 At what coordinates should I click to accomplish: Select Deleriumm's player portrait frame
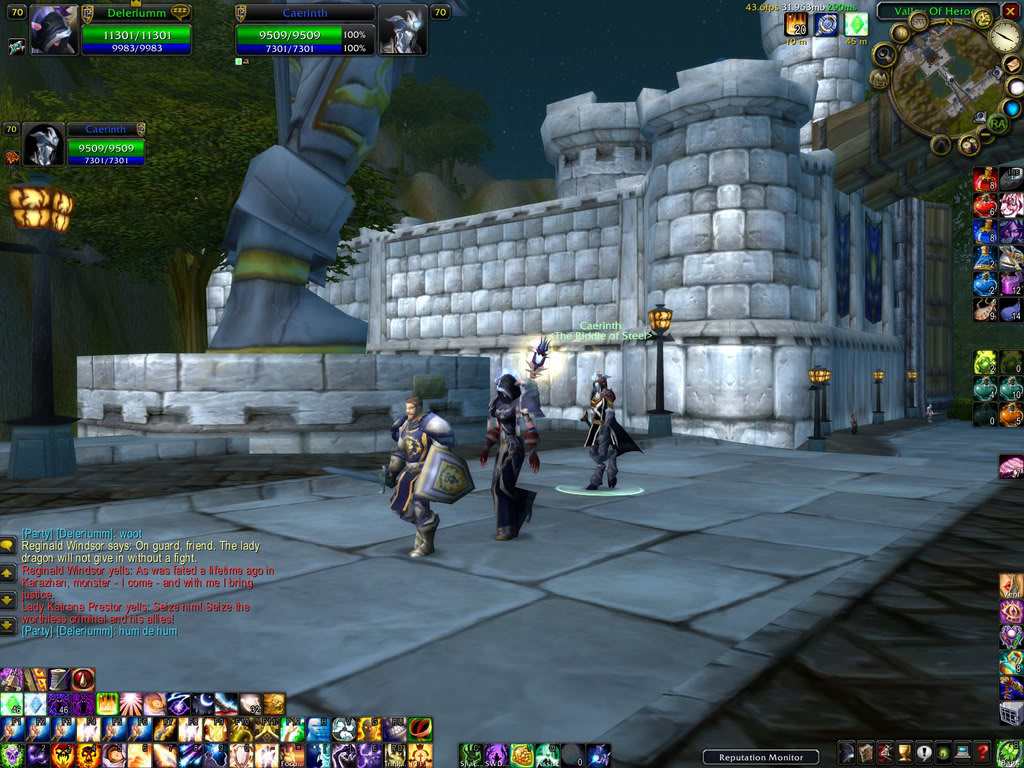click(x=53, y=30)
